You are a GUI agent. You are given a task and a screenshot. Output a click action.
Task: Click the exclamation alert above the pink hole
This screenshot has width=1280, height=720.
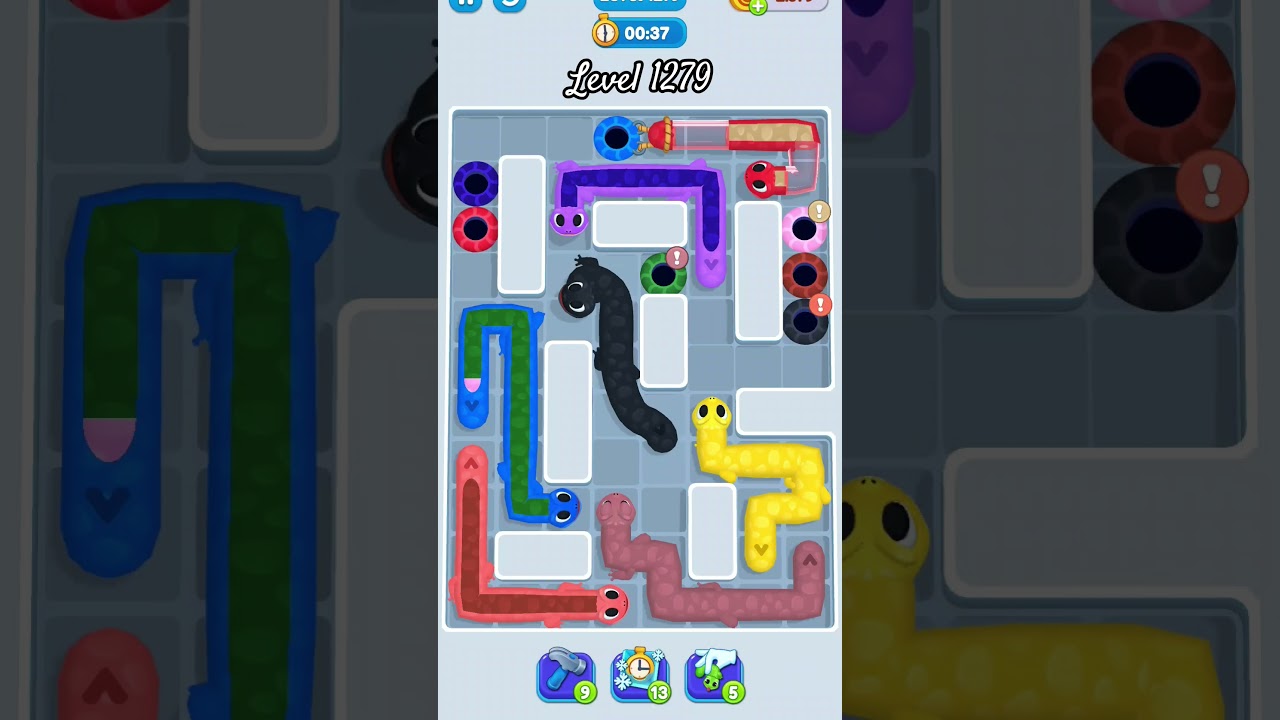pyautogui.click(x=817, y=210)
